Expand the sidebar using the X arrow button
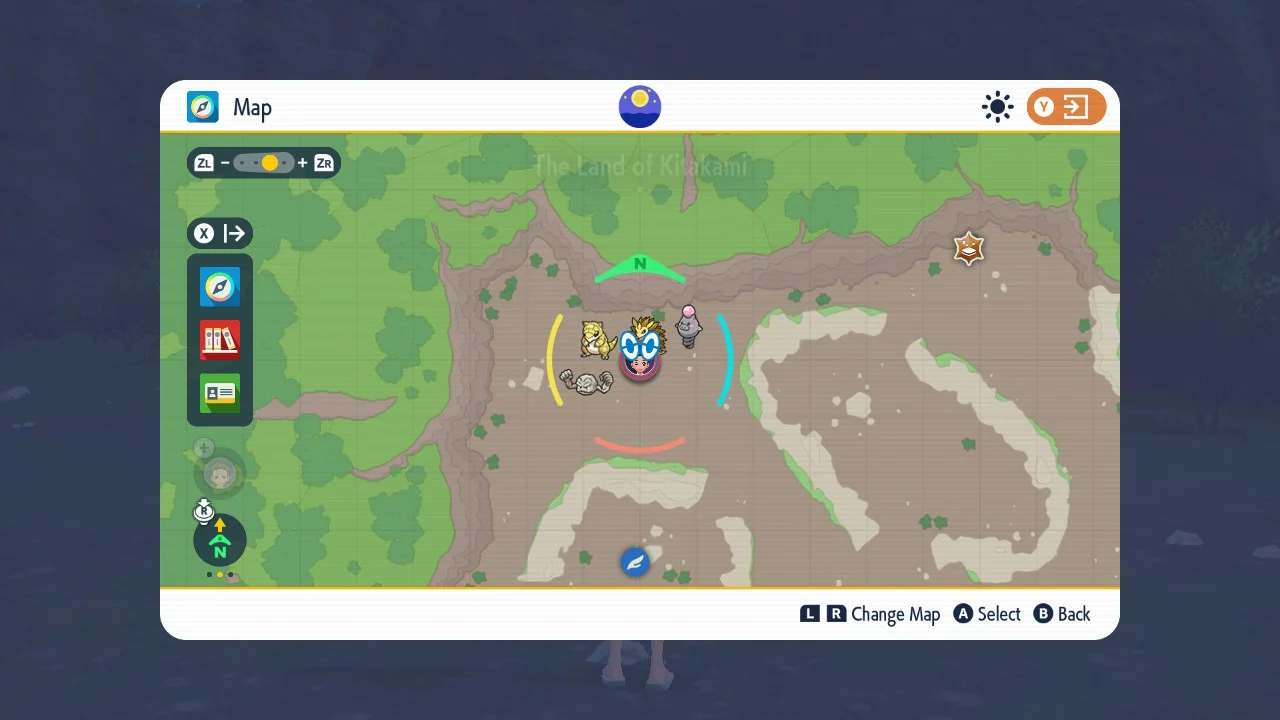This screenshot has width=1280, height=720. tap(219, 233)
